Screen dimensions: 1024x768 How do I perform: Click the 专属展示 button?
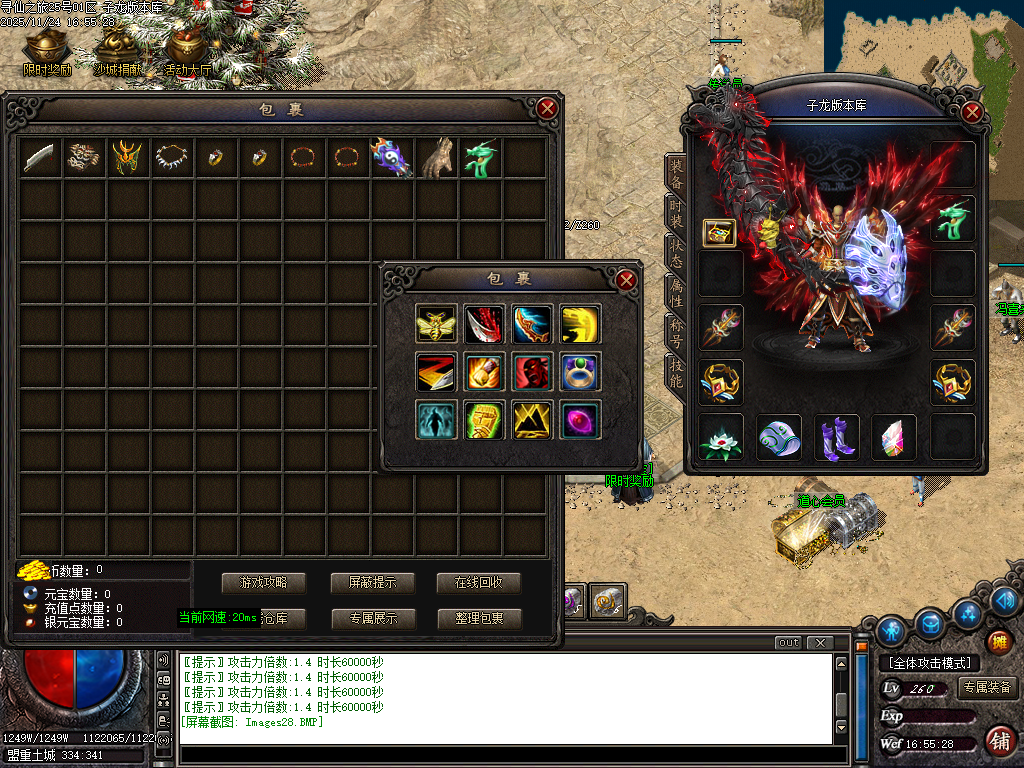372,619
